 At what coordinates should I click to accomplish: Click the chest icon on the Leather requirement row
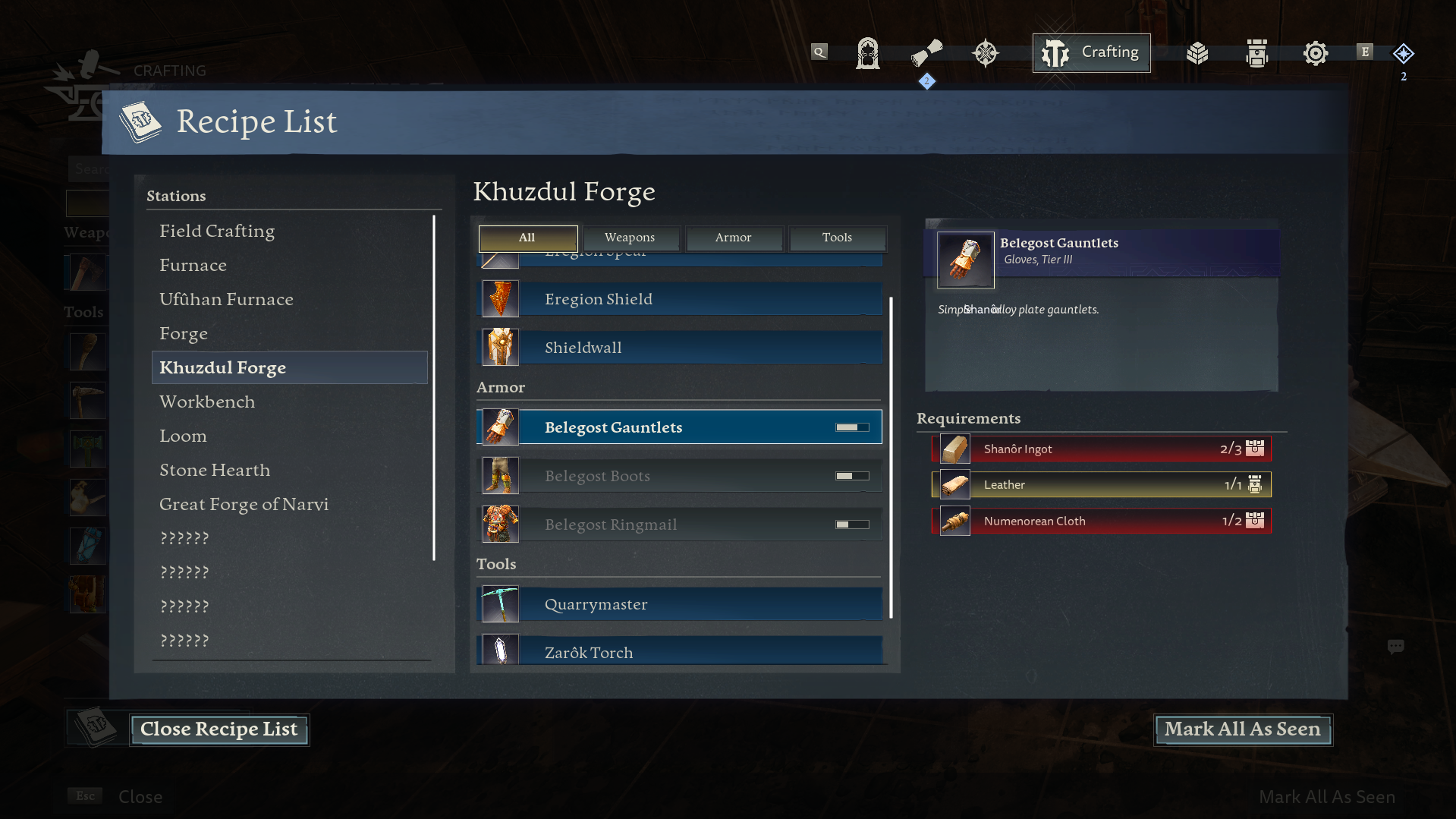click(x=1256, y=484)
